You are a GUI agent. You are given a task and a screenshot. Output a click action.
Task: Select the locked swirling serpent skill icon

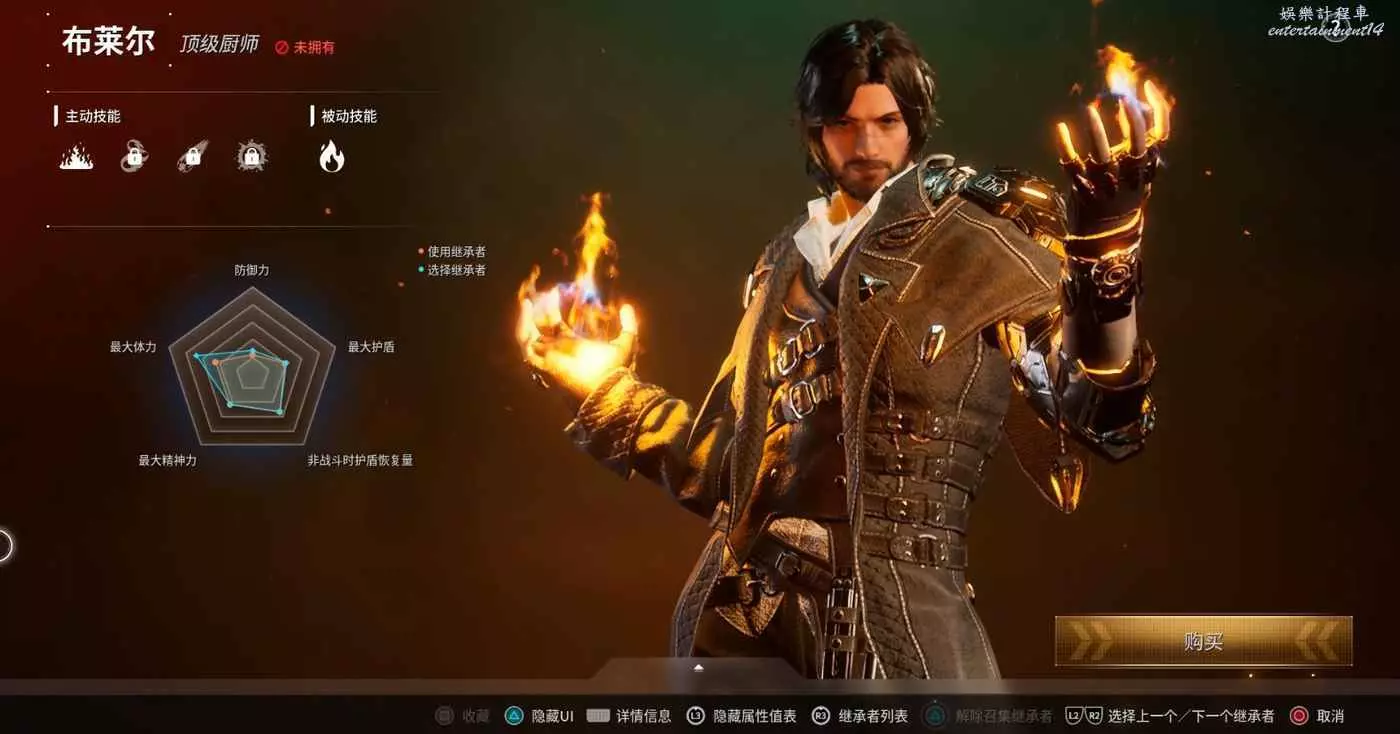pyautogui.click(x=134, y=156)
